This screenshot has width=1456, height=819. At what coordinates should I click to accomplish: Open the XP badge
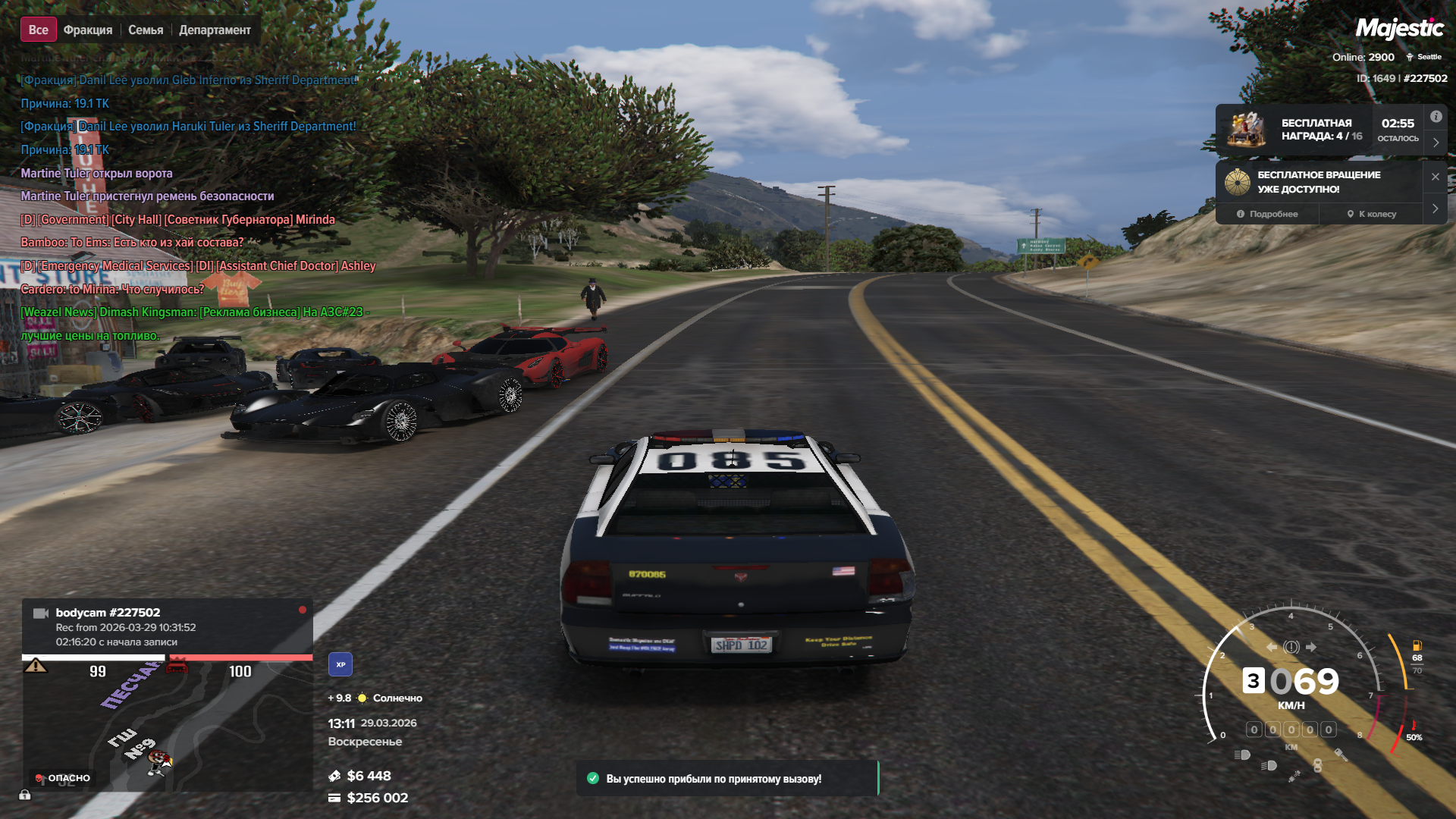click(340, 664)
